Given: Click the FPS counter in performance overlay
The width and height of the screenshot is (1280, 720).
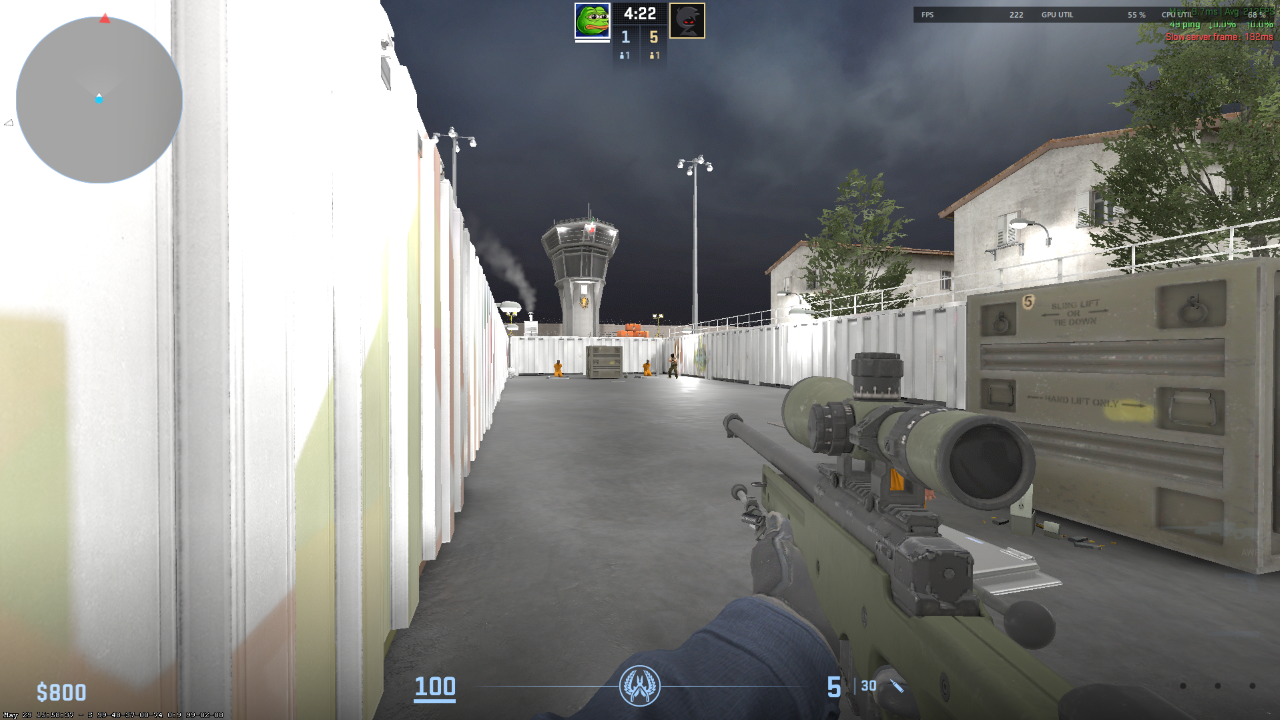Looking at the screenshot, I should pyautogui.click(x=926, y=14).
